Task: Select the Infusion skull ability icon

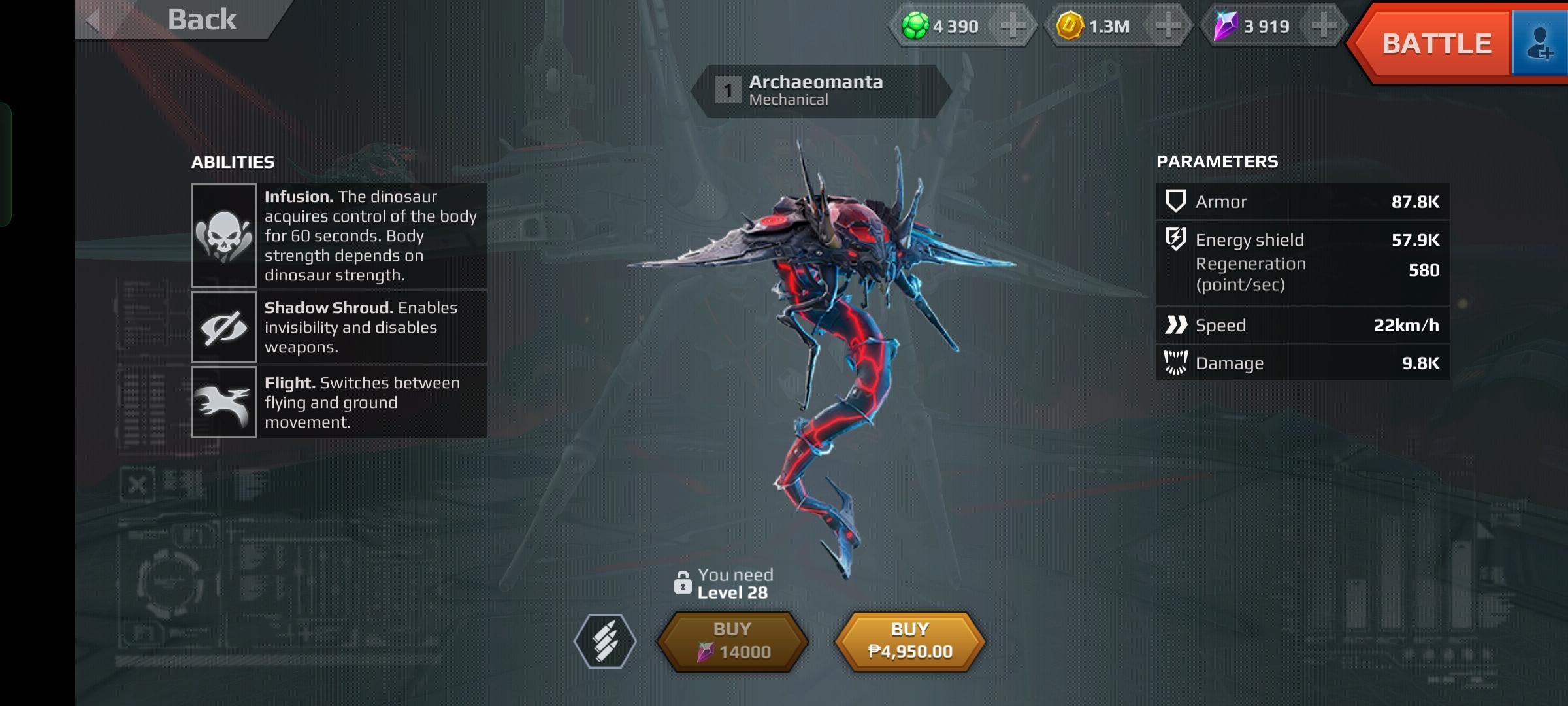Action: 223,235
